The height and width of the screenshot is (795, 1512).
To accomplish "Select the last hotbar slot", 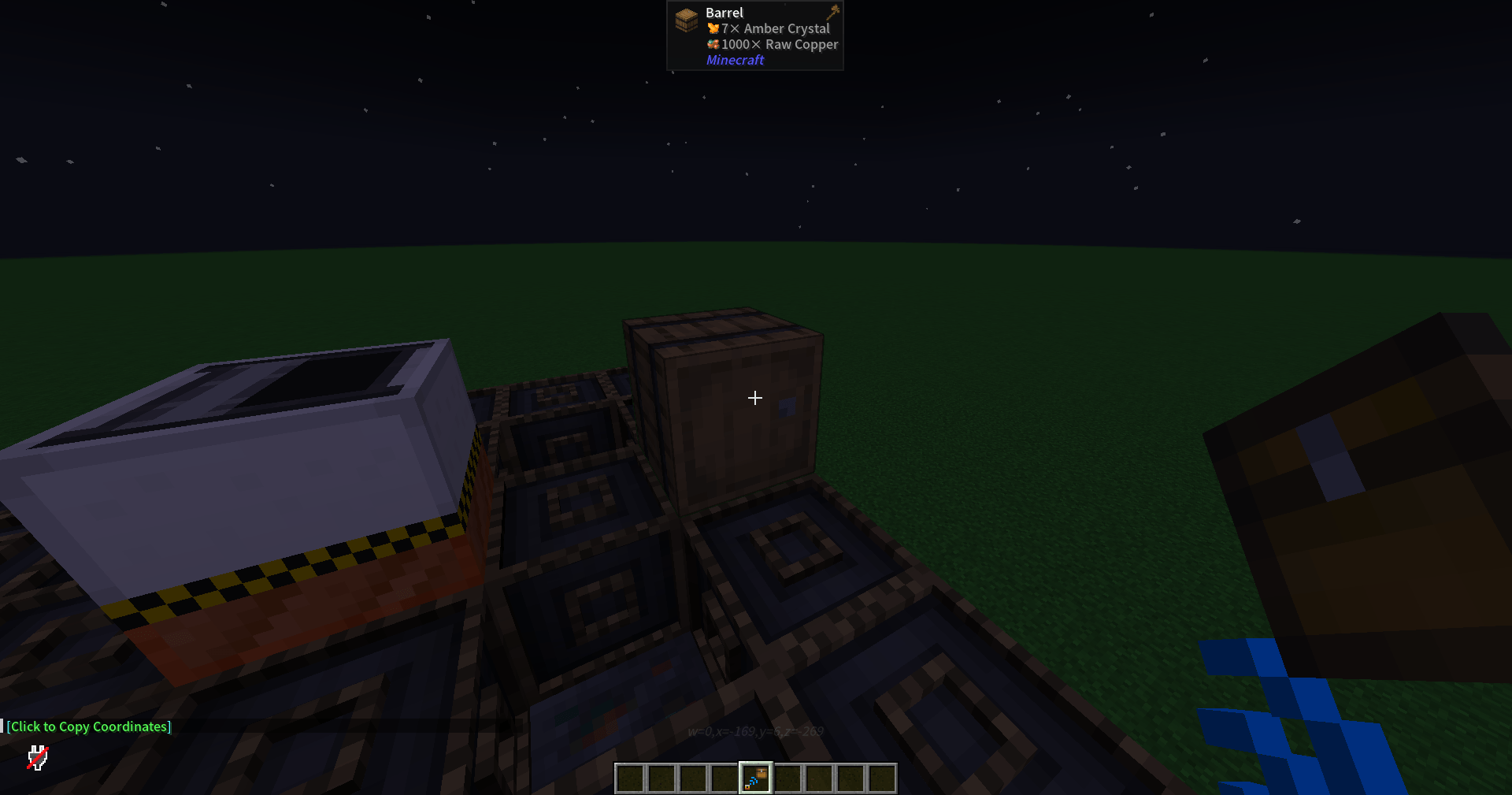I will (882, 778).
